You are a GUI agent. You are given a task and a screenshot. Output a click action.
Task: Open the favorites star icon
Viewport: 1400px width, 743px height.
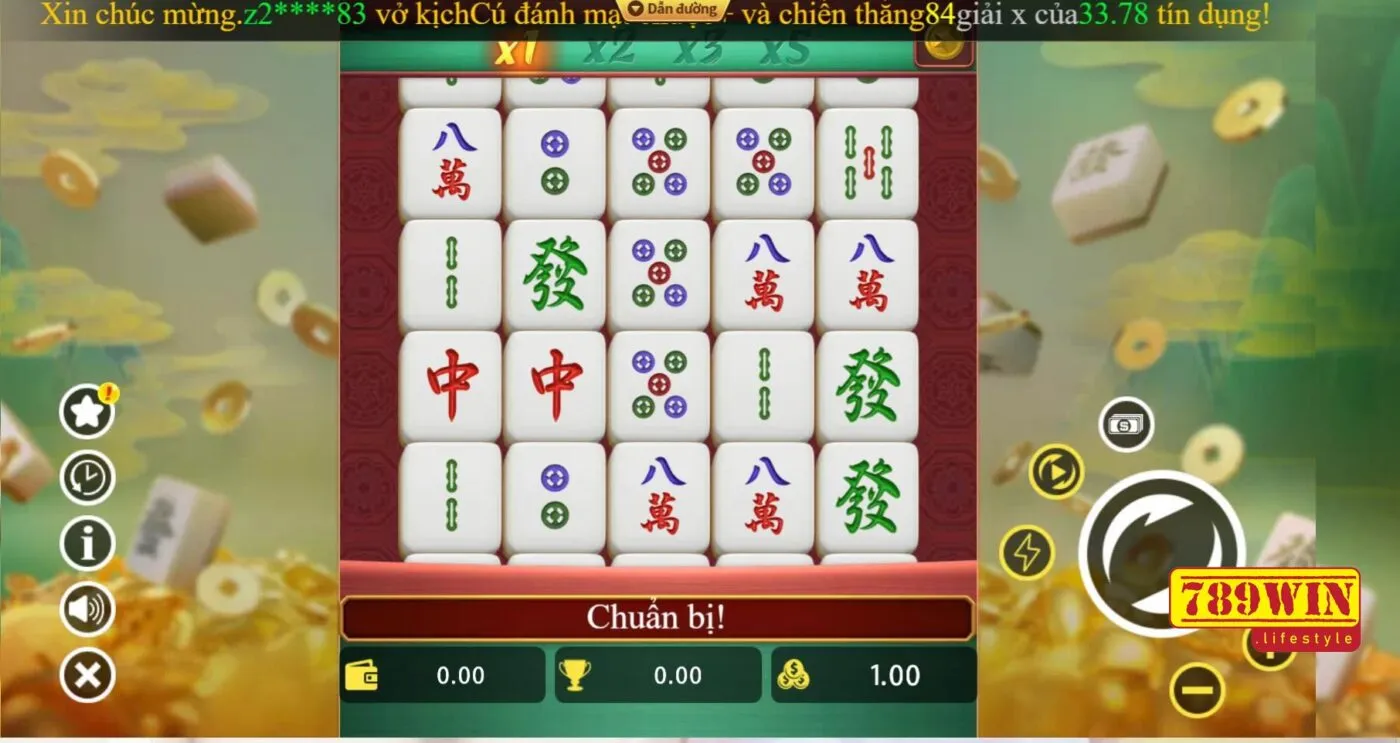pyautogui.click(x=86, y=411)
